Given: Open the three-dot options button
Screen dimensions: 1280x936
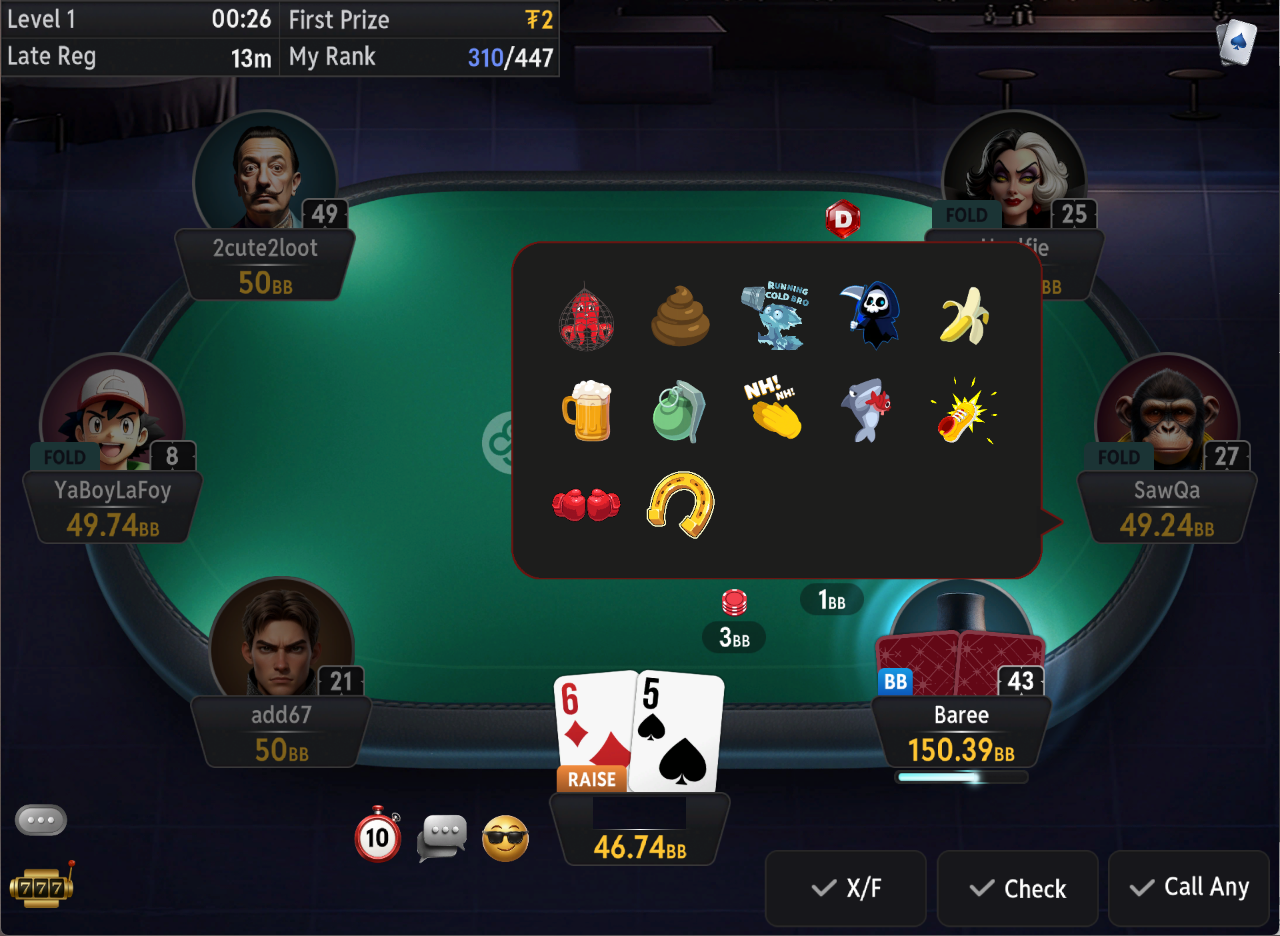Looking at the screenshot, I should [41, 820].
